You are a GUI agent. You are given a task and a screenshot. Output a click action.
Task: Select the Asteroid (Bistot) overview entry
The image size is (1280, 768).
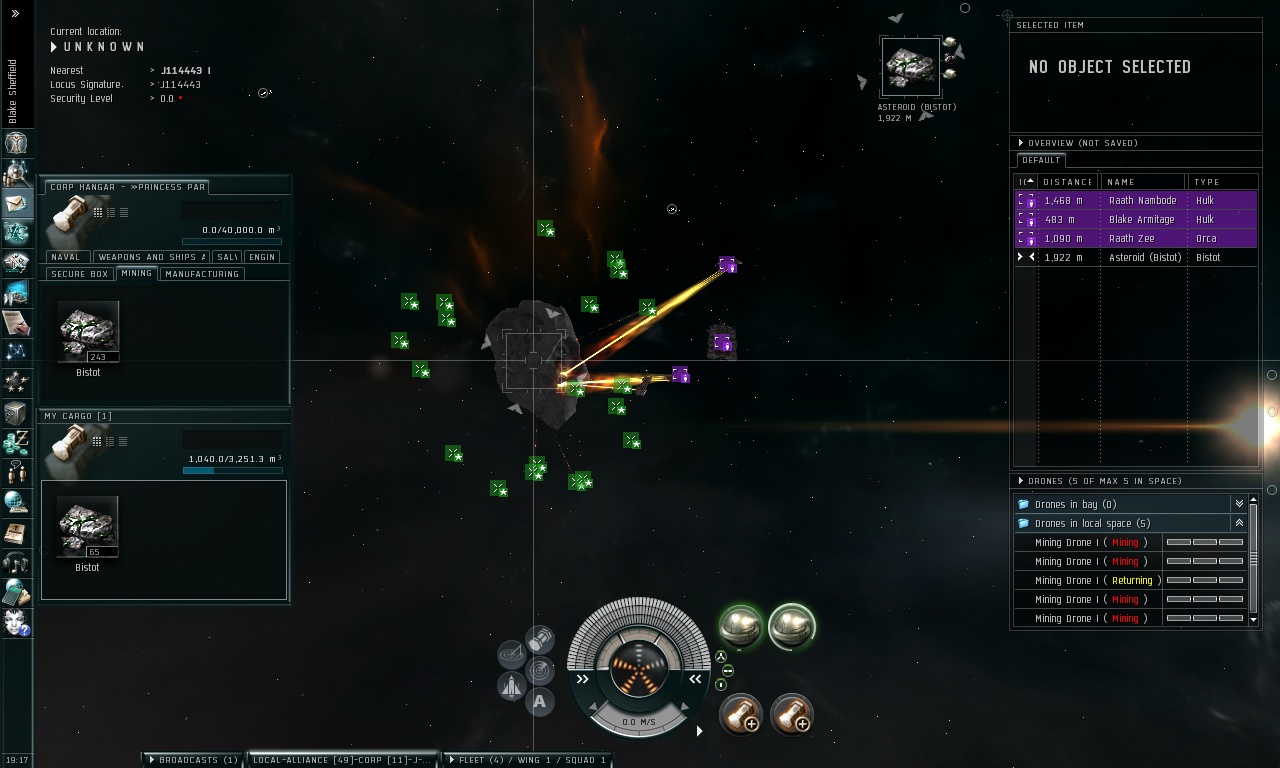[1145, 258]
